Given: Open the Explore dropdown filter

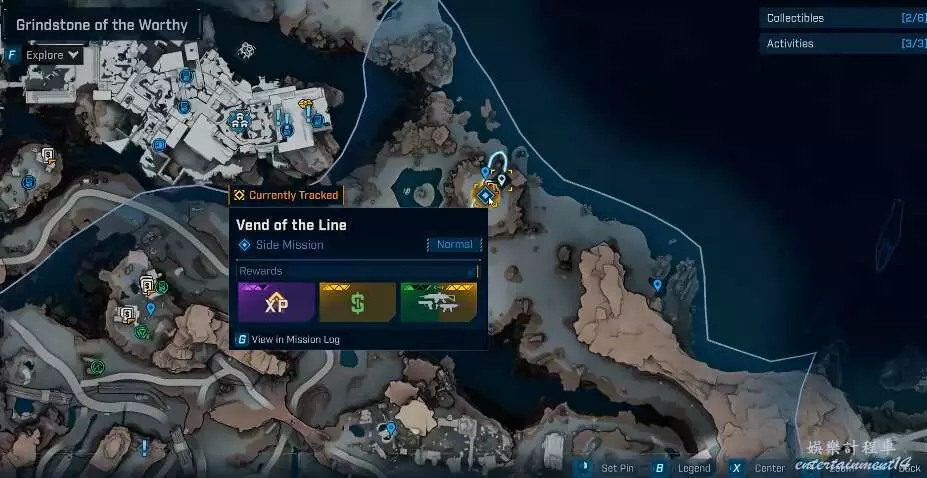Looking at the screenshot, I should (54, 56).
